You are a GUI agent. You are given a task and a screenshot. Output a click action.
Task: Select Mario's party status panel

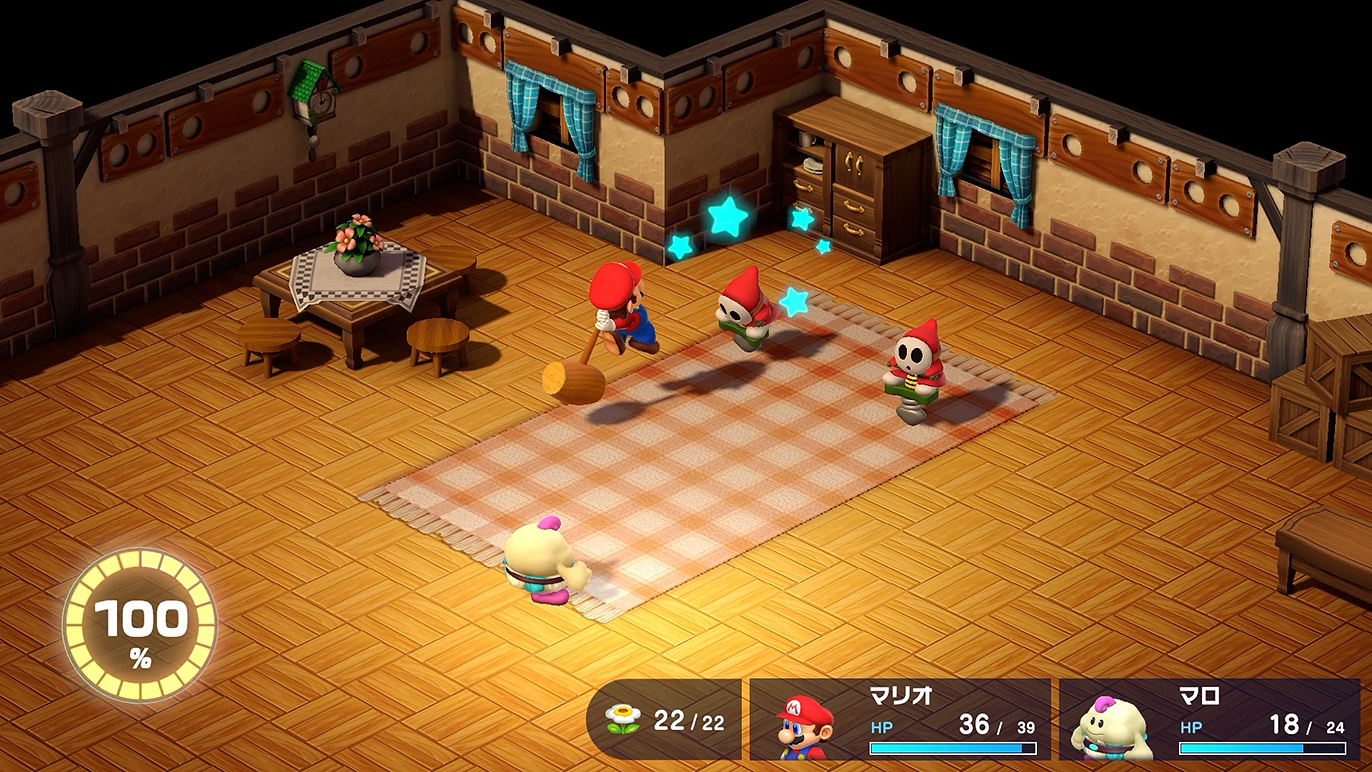click(x=900, y=720)
